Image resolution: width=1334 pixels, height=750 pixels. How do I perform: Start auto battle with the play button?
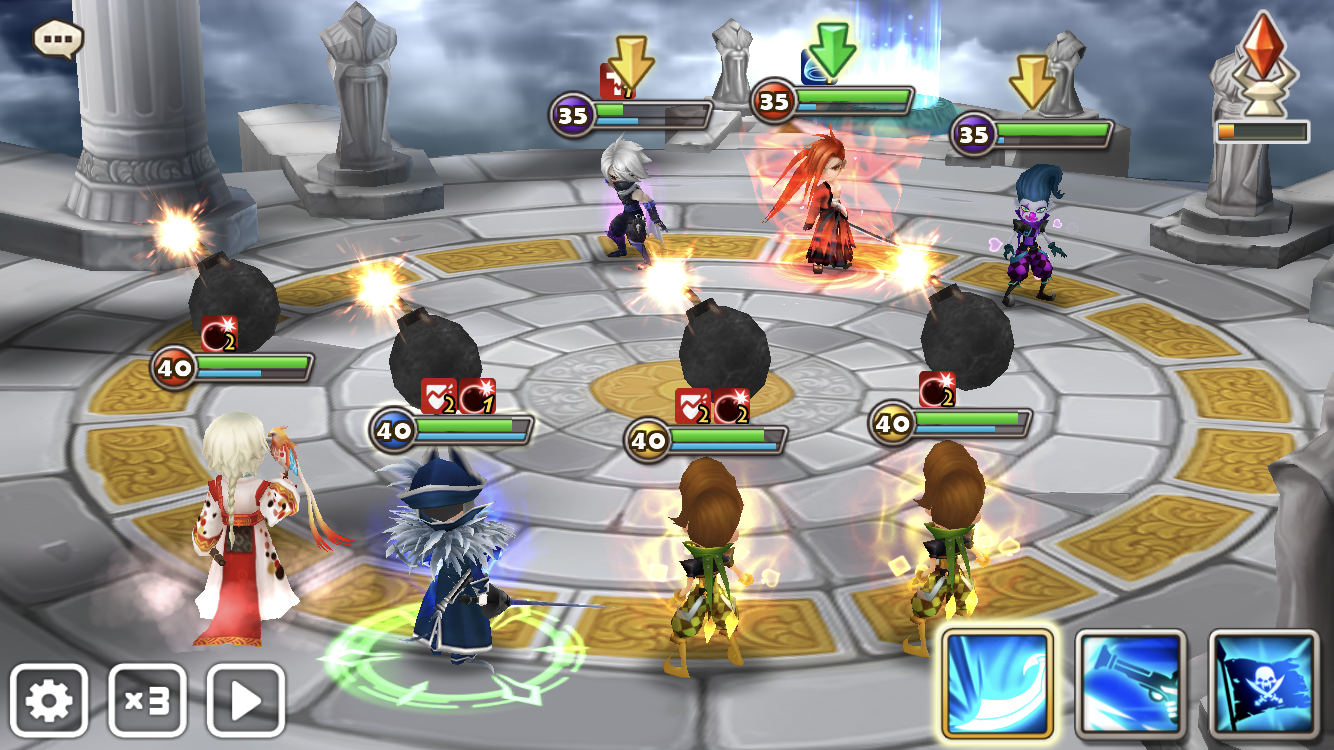click(245, 701)
